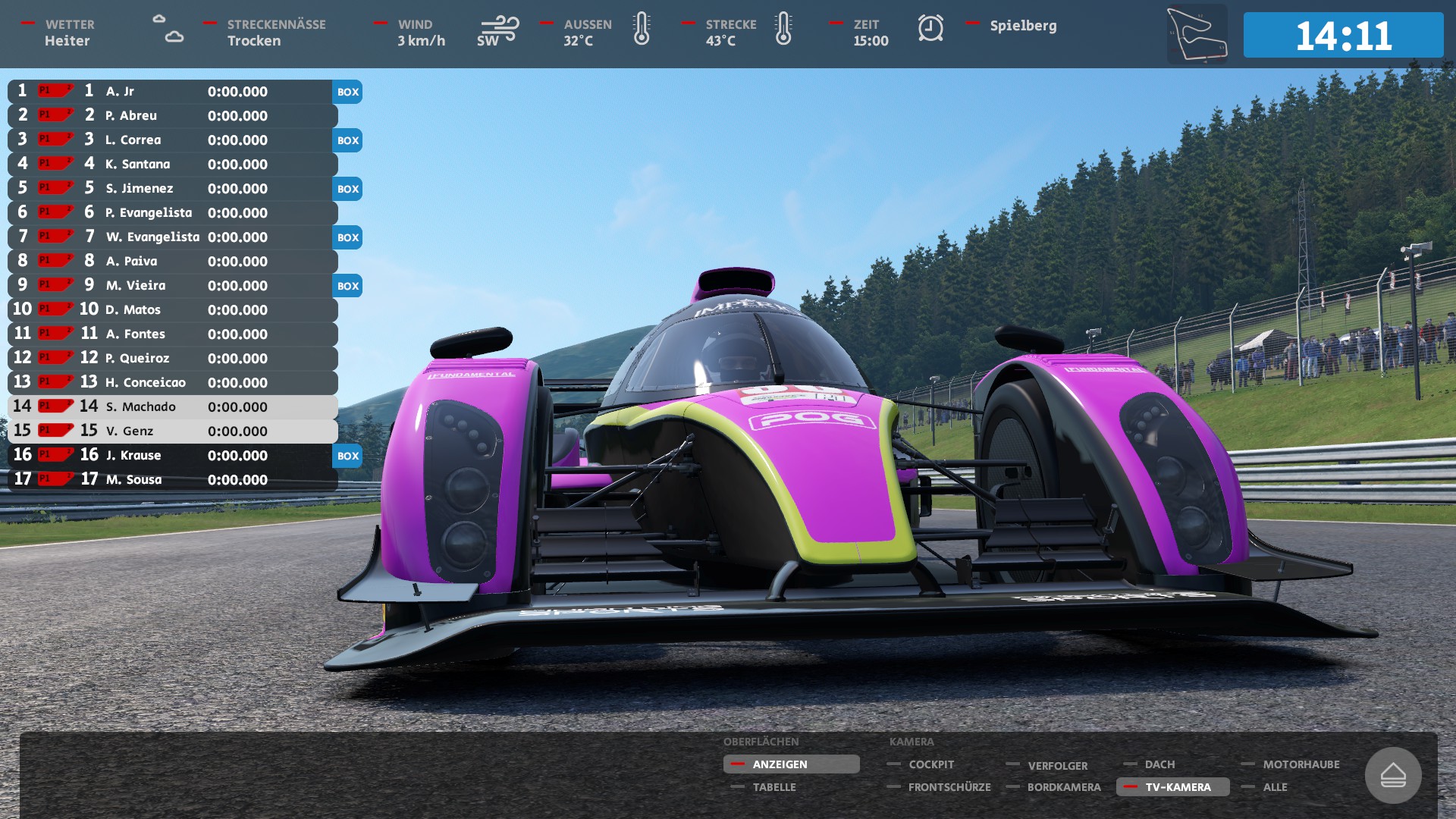Select the TV-KAMERA option
The width and height of the screenshot is (1456, 819).
click(1177, 787)
